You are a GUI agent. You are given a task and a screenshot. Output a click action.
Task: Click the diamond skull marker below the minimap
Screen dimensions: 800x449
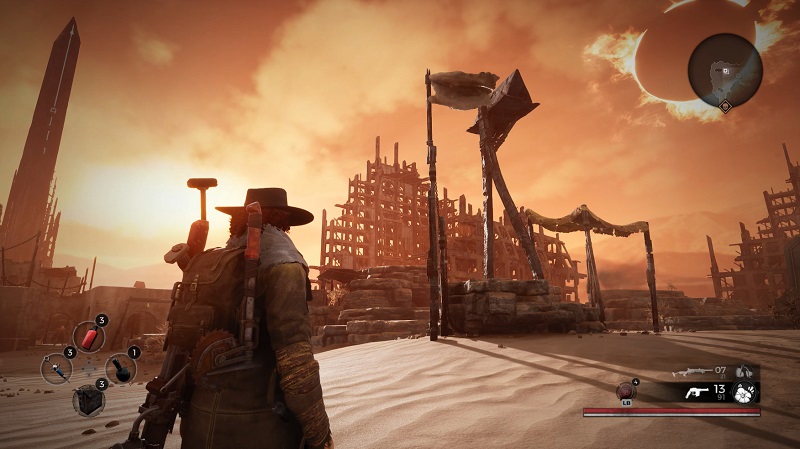(x=725, y=107)
